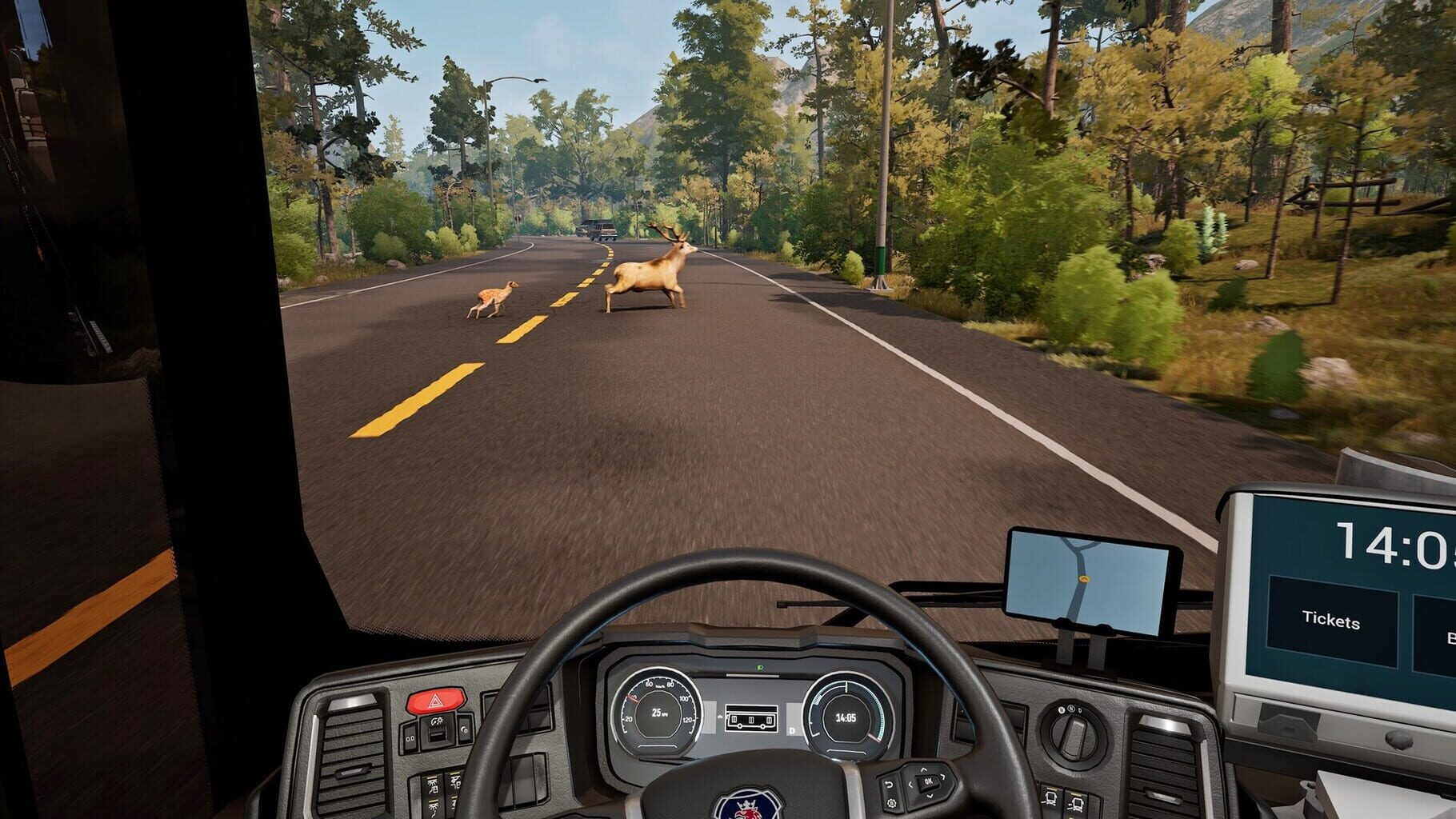The image size is (1456, 819).
Task: Click the left arrow control on the steering wheel
Action: pos(910,784)
